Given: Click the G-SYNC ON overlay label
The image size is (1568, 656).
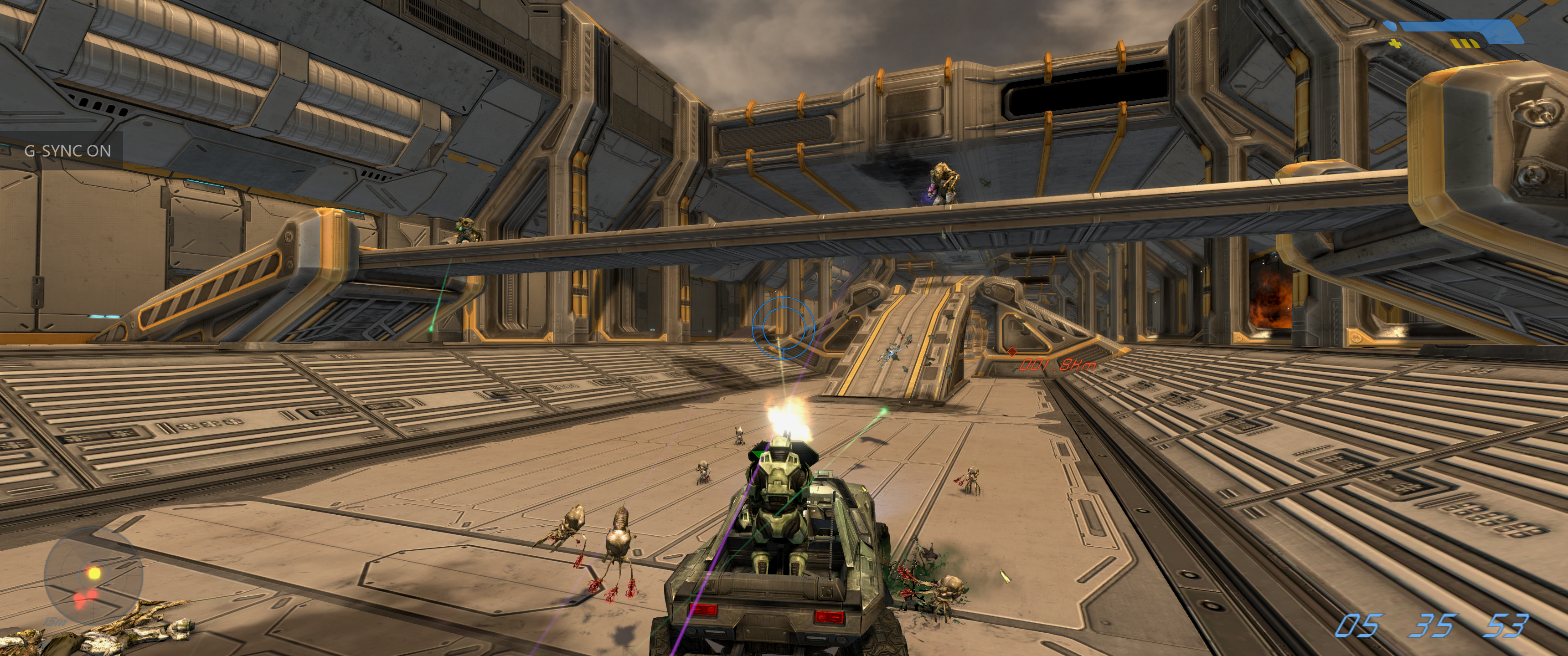Looking at the screenshot, I should [67, 151].
